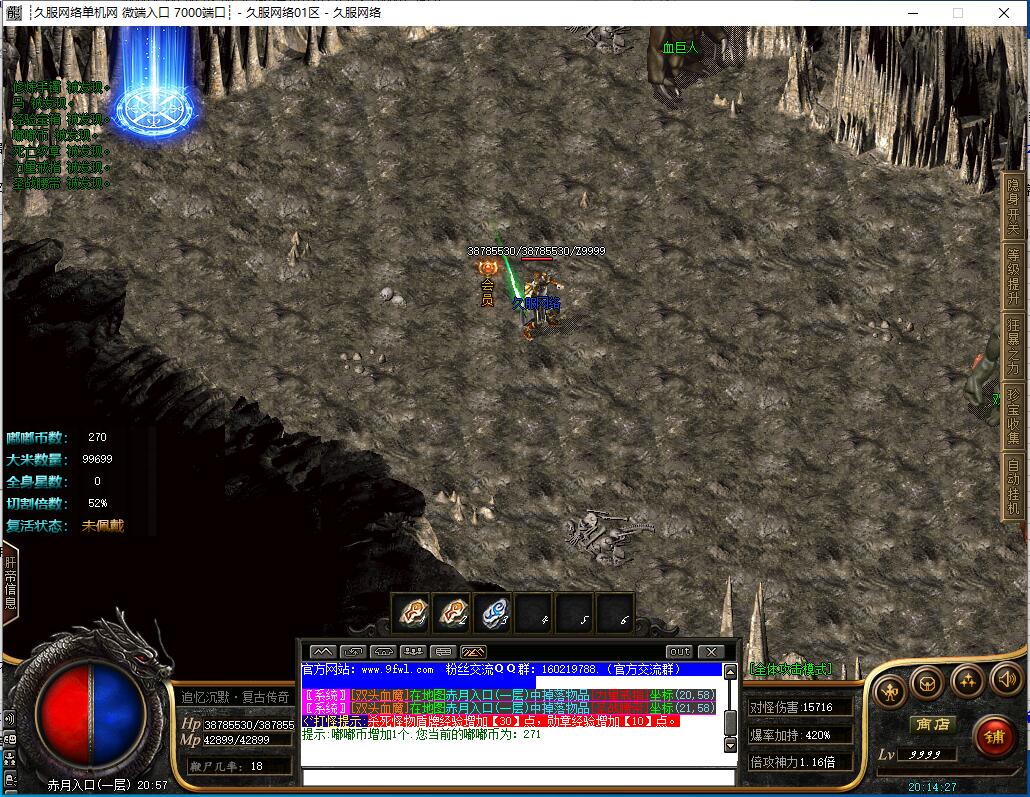Click the chat panel OUT button
This screenshot has height=797, width=1030.
[x=679, y=652]
